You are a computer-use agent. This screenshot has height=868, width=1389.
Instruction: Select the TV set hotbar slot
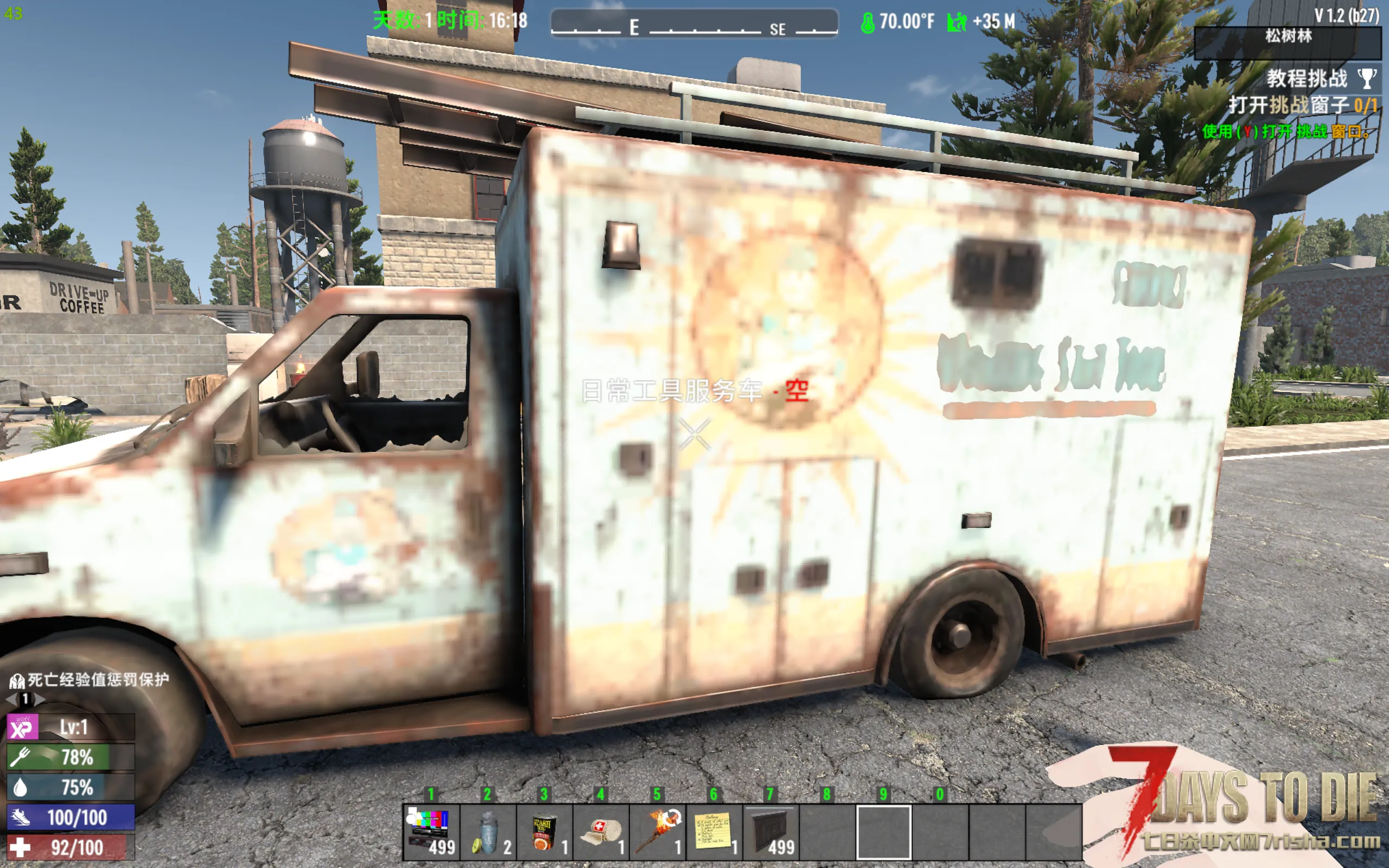[431, 832]
